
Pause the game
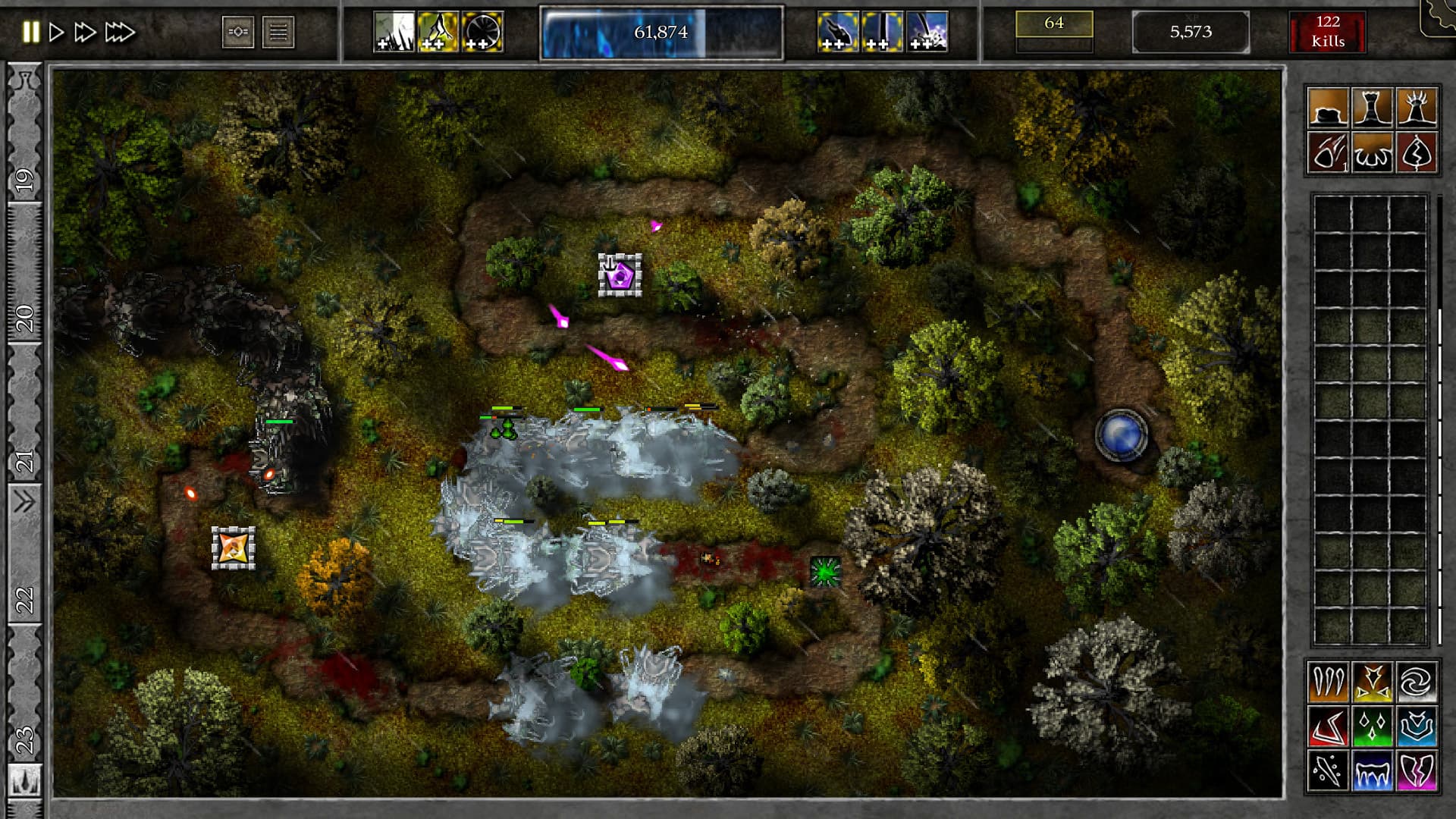pos(31,33)
